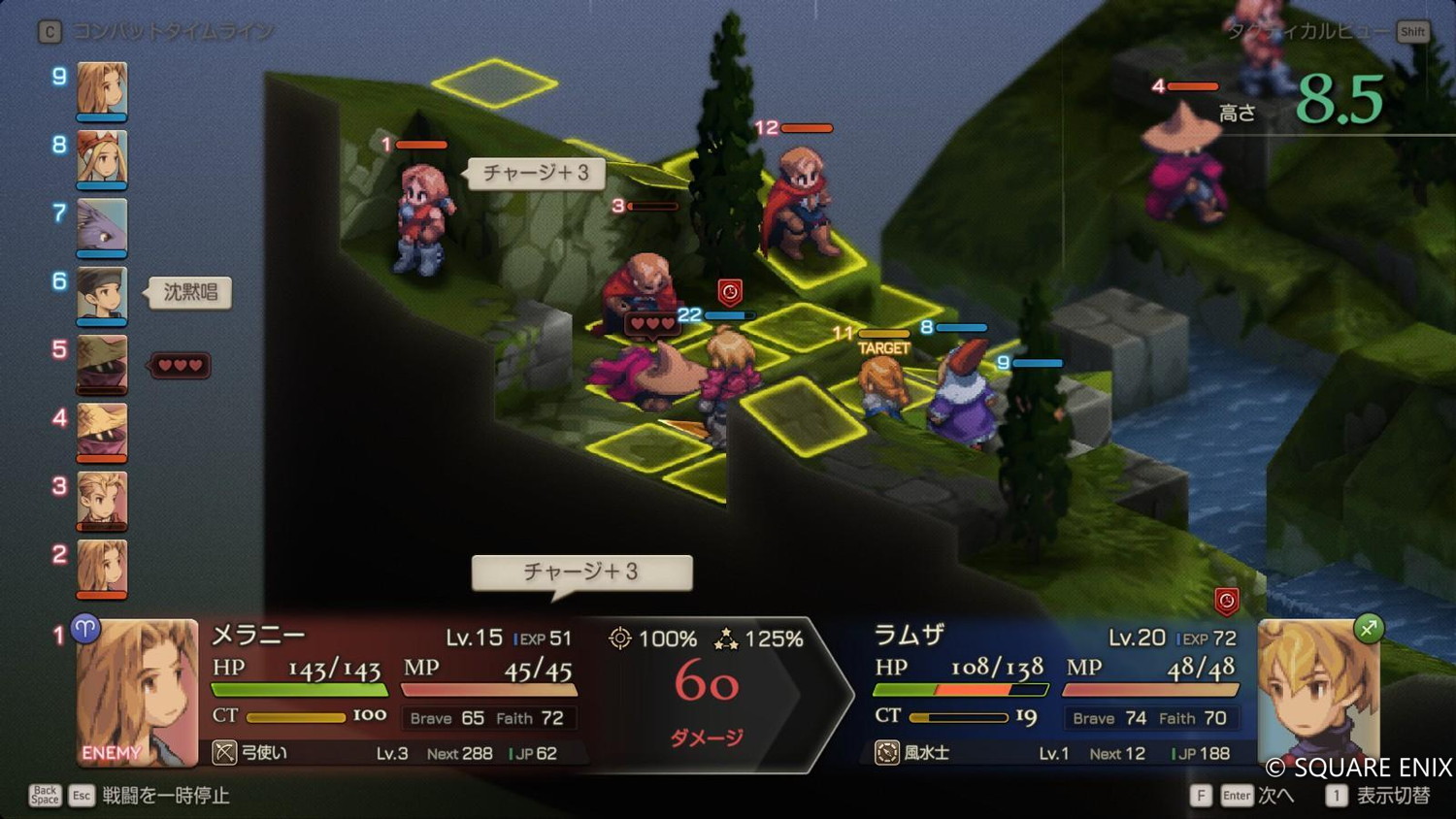Click Melanie's large enemy portrait
Image resolution: width=1456 pixels, height=819 pixels.
(137, 691)
